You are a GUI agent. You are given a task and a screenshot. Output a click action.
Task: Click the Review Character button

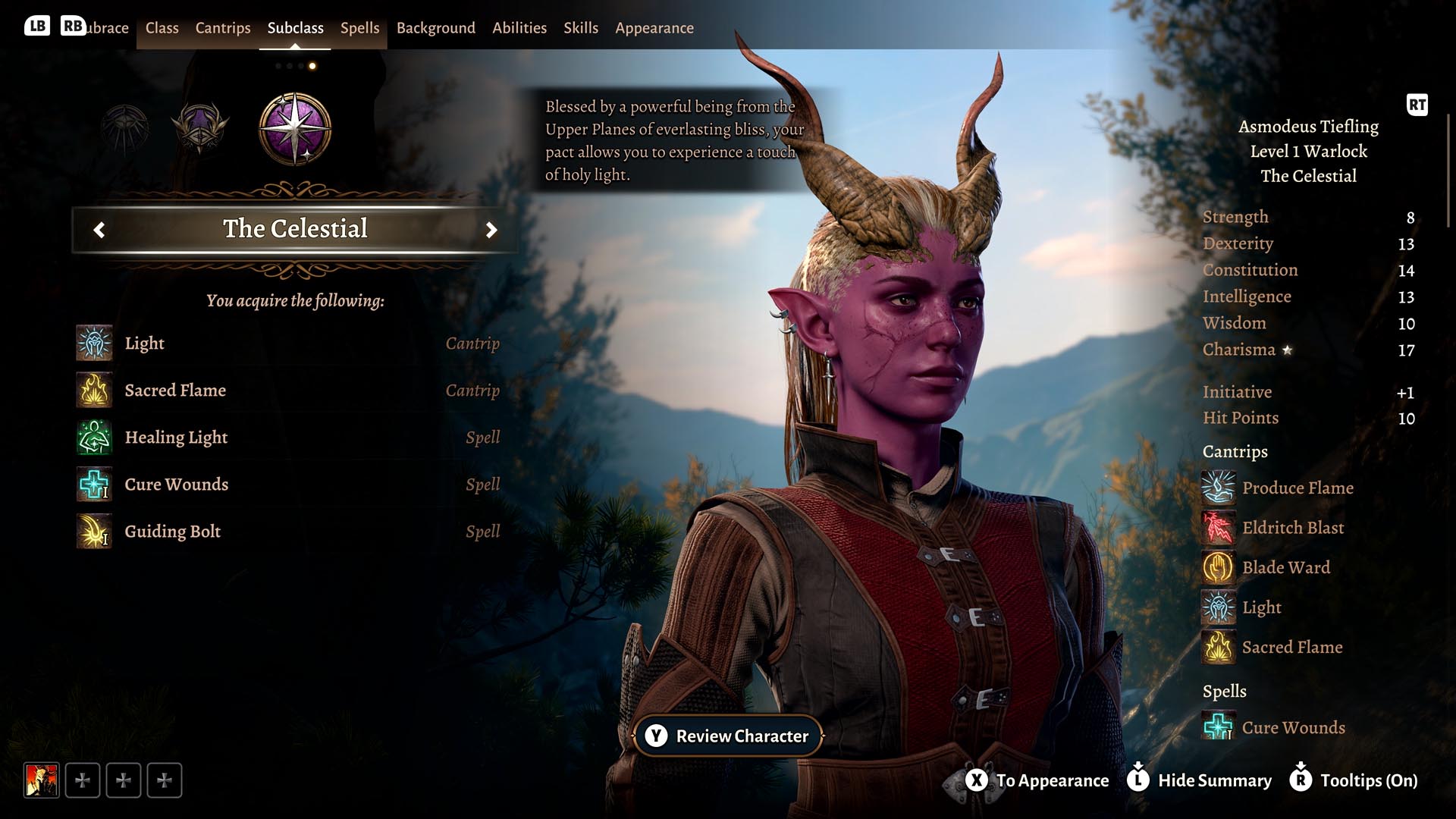pos(728,736)
